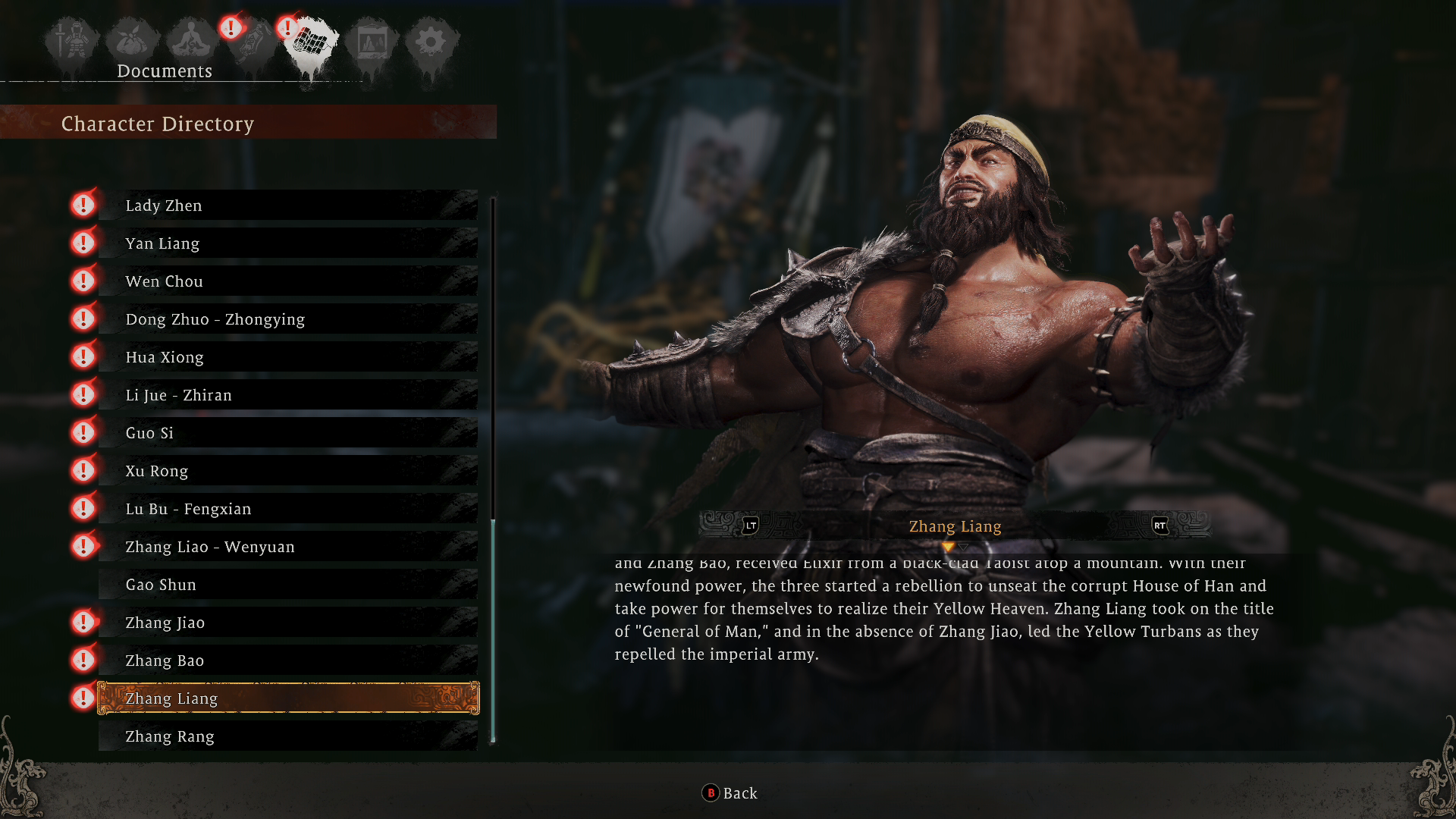The image size is (1456, 819).
Task: Click the RT next page icon
Action: click(x=1159, y=526)
